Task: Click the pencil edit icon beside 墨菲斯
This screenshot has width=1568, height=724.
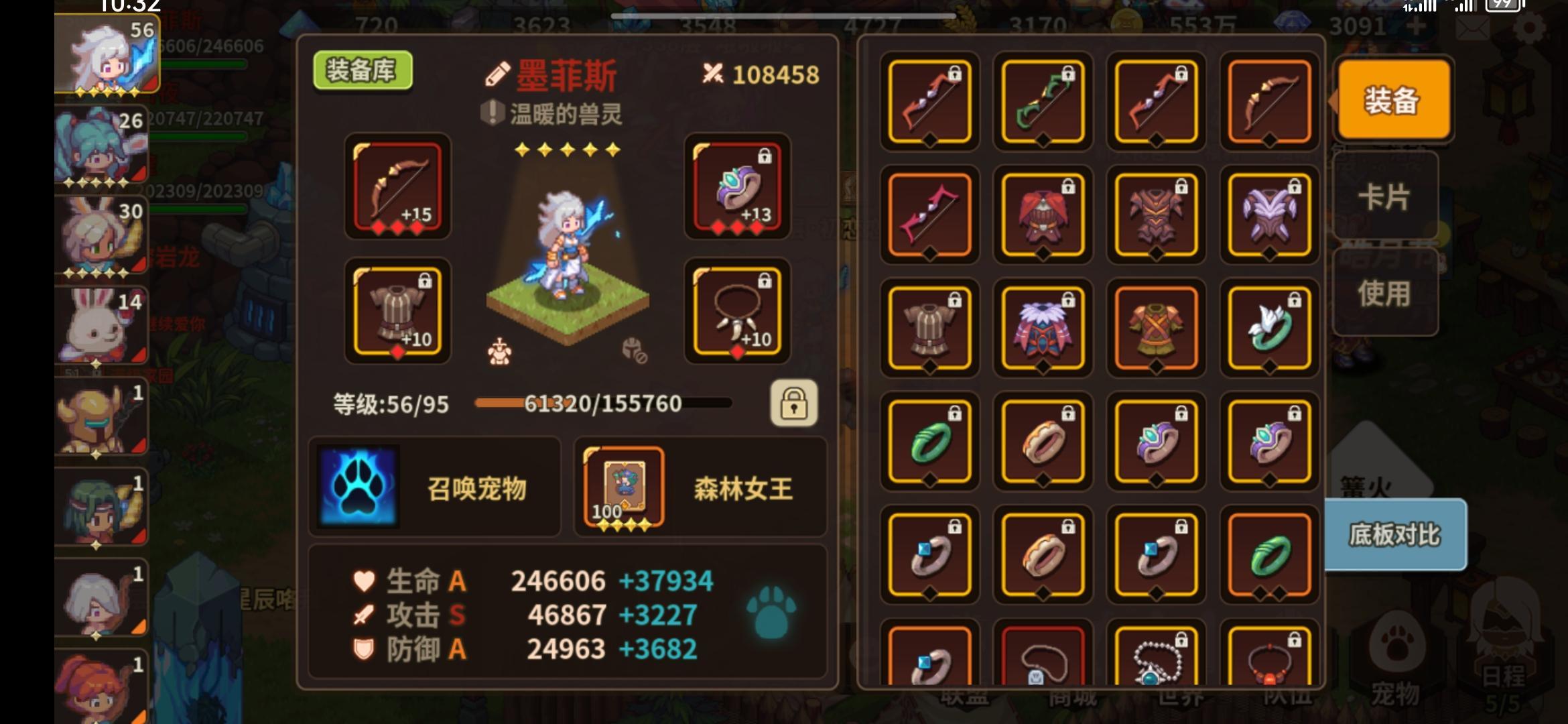Action: tap(497, 75)
